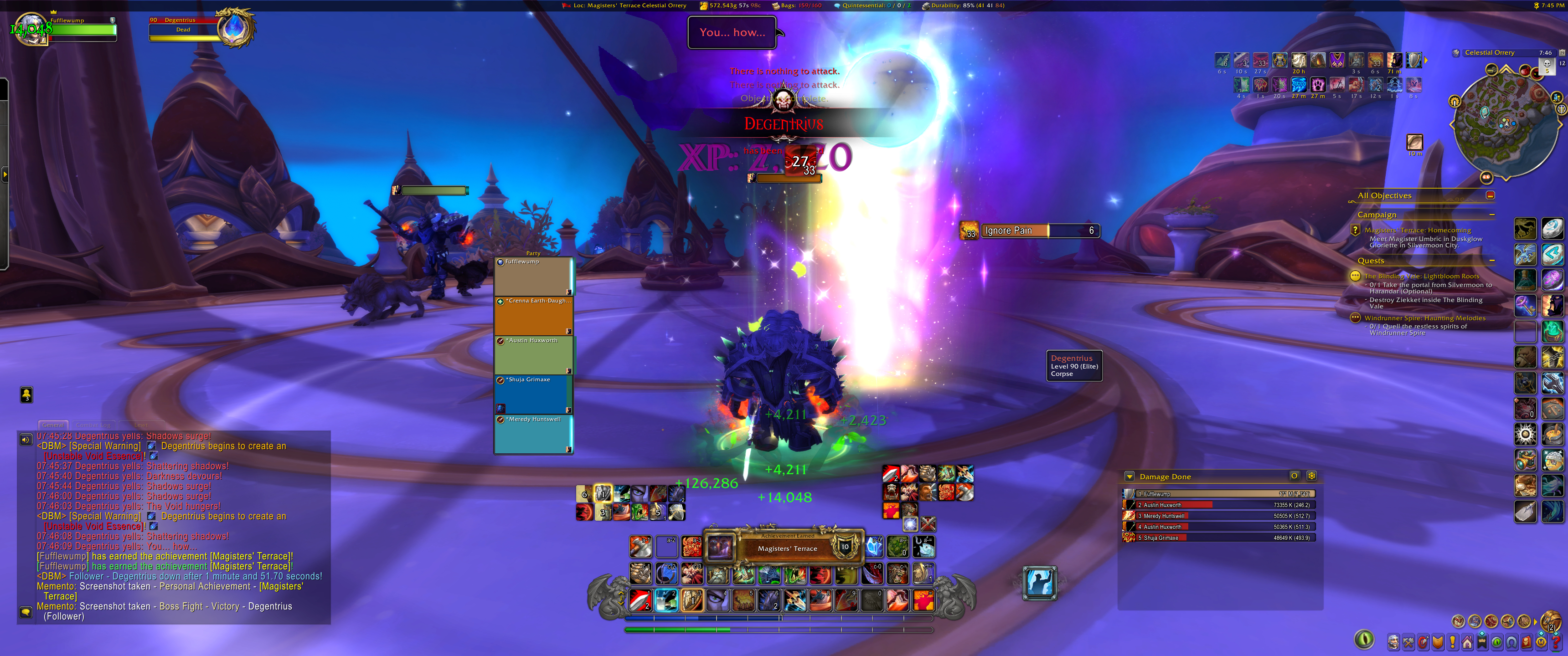Click the blue extra action ability button
This screenshot has width=1568, height=656.
coord(1040,582)
